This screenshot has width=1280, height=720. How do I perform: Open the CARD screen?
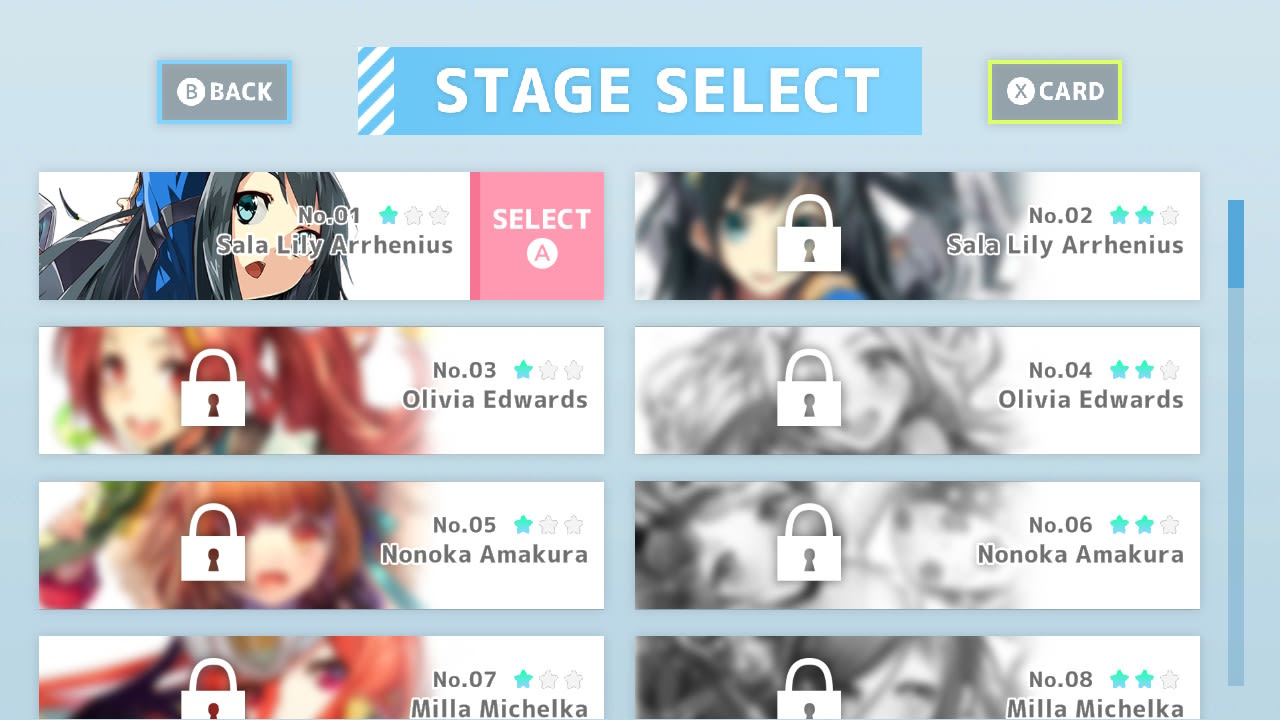point(1054,92)
